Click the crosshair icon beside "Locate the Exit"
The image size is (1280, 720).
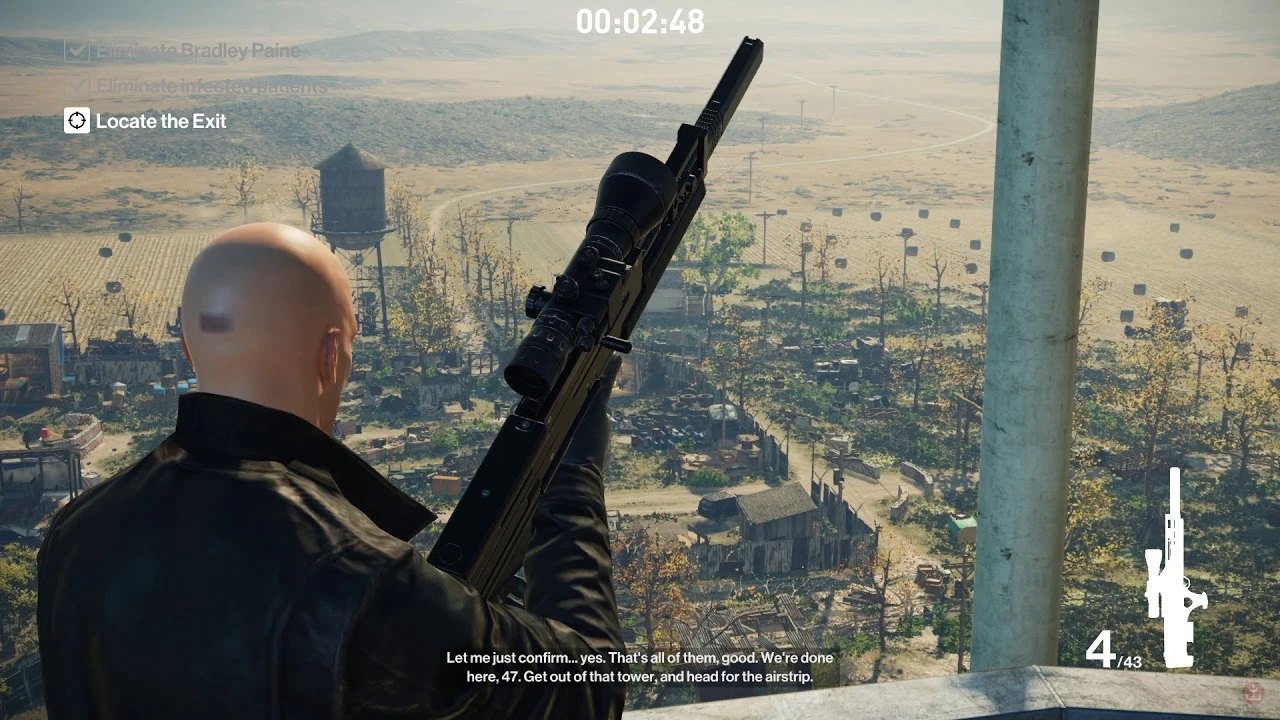75,121
